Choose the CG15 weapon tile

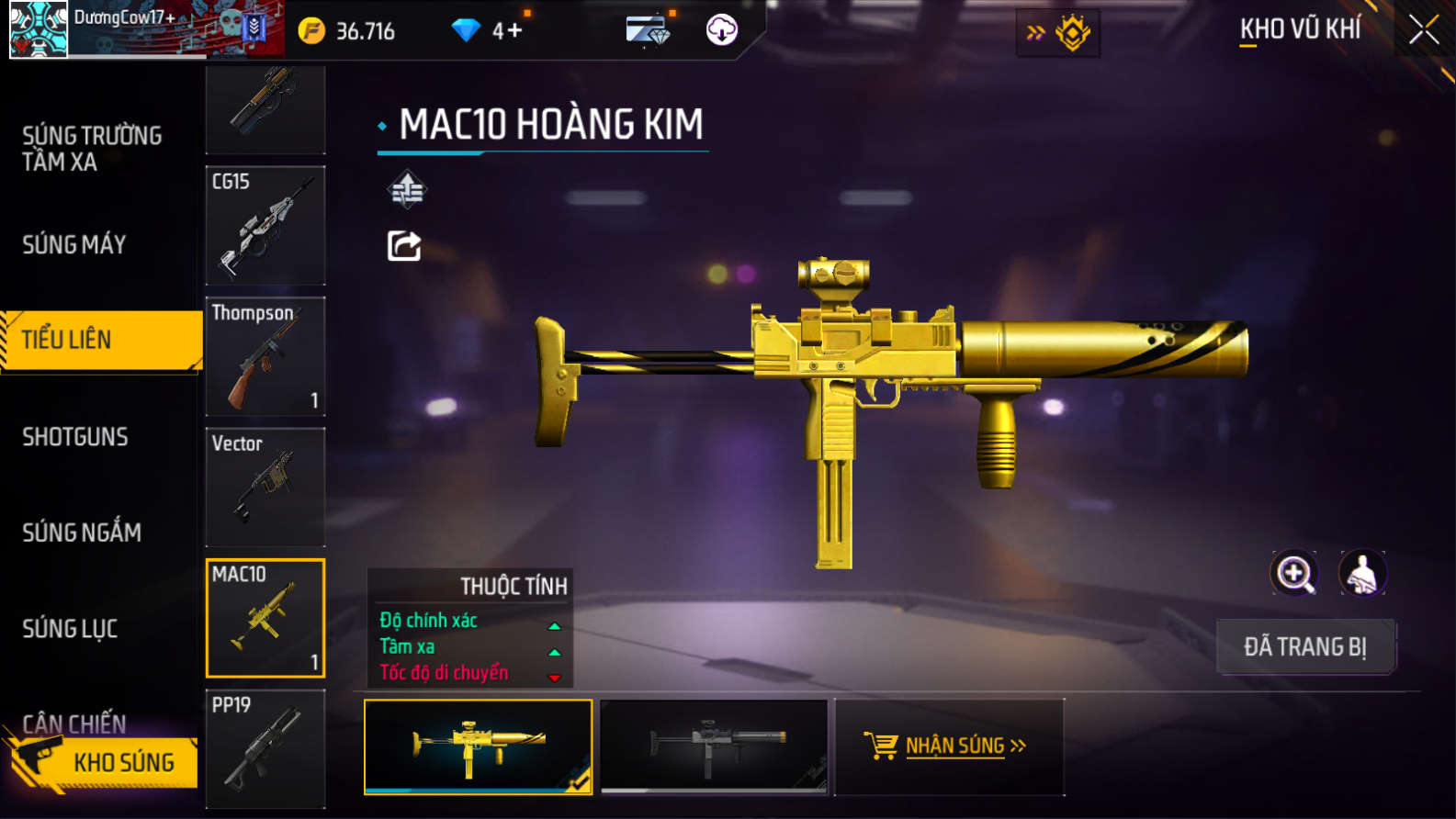tap(265, 226)
